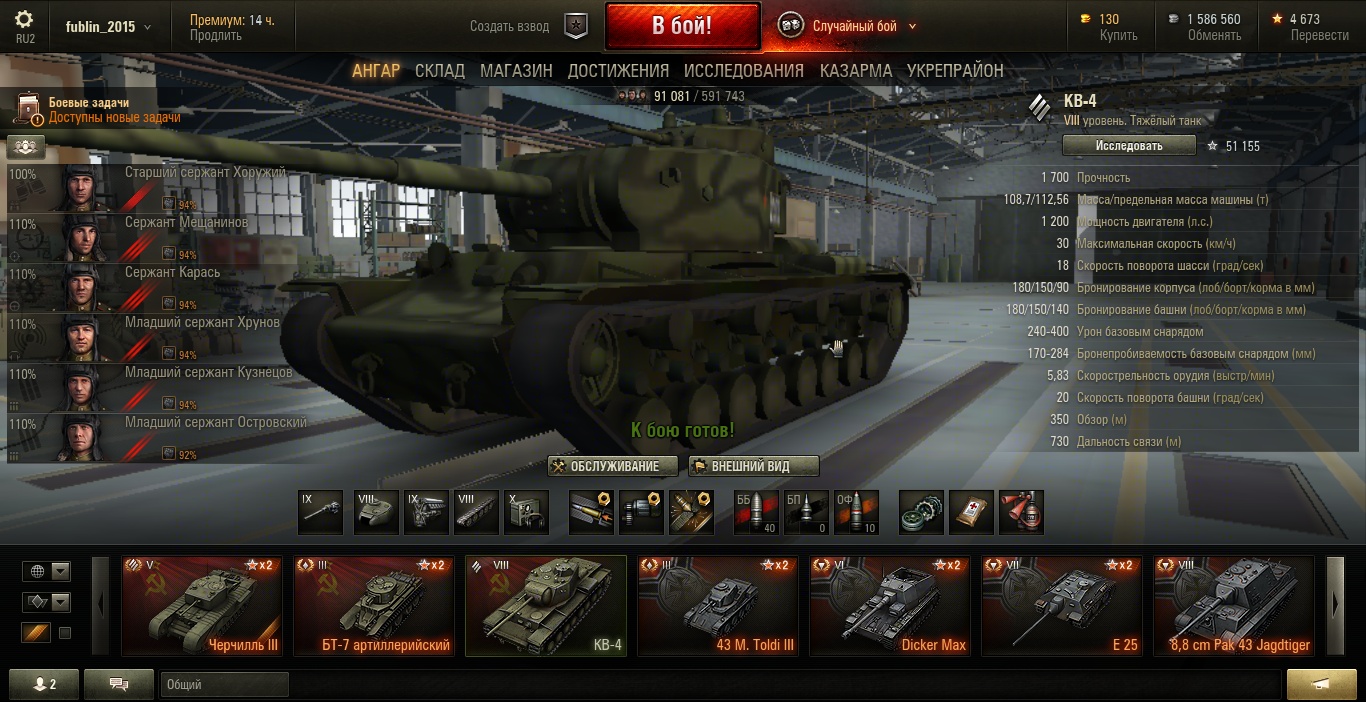Show the Казарма tab
This screenshot has width=1366, height=702.
856,71
